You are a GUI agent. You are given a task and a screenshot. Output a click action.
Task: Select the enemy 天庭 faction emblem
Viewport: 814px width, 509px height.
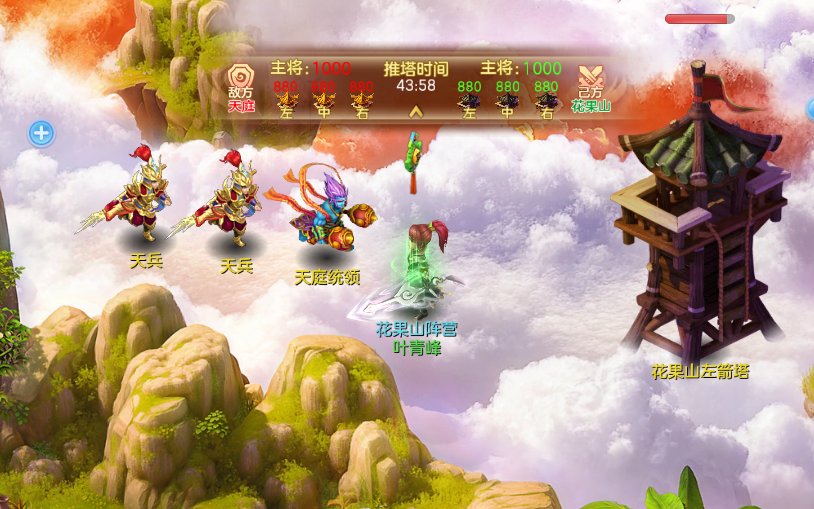pyautogui.click(x=241, y=79)
